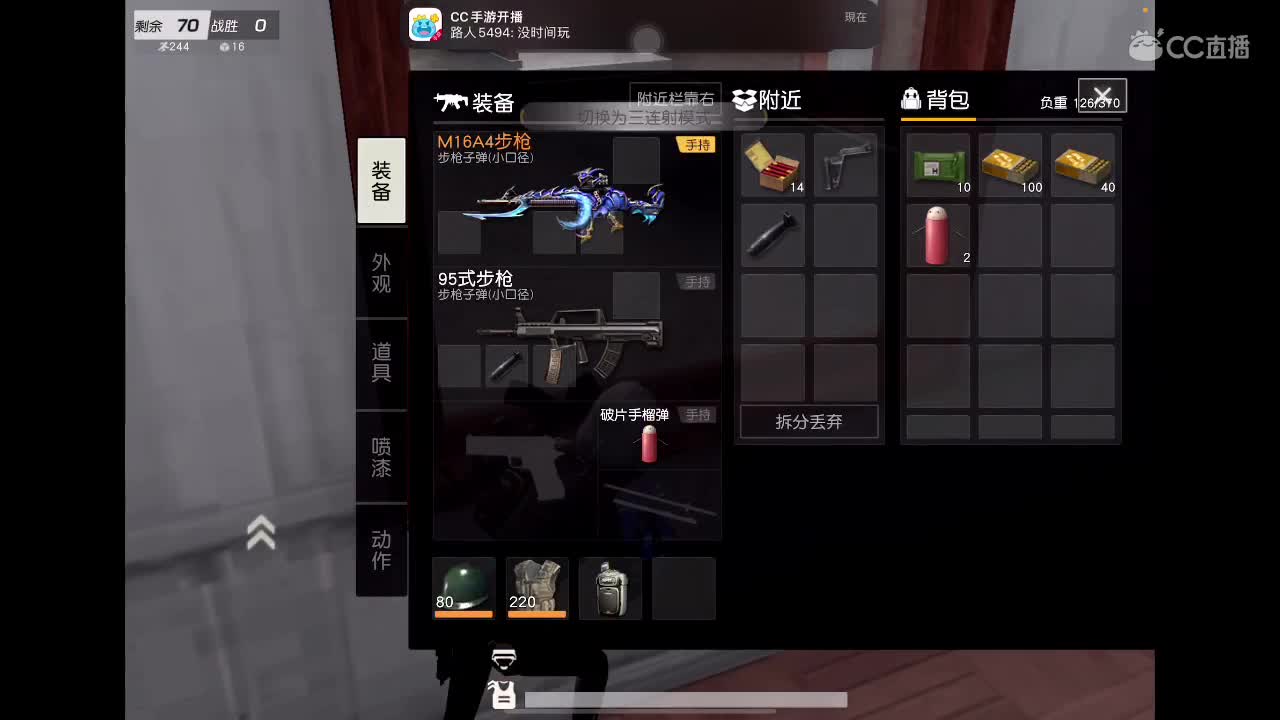Expand the double chevron arrows on the left
This screenshot has width=1280, height=720.
(x=262, y=533)
